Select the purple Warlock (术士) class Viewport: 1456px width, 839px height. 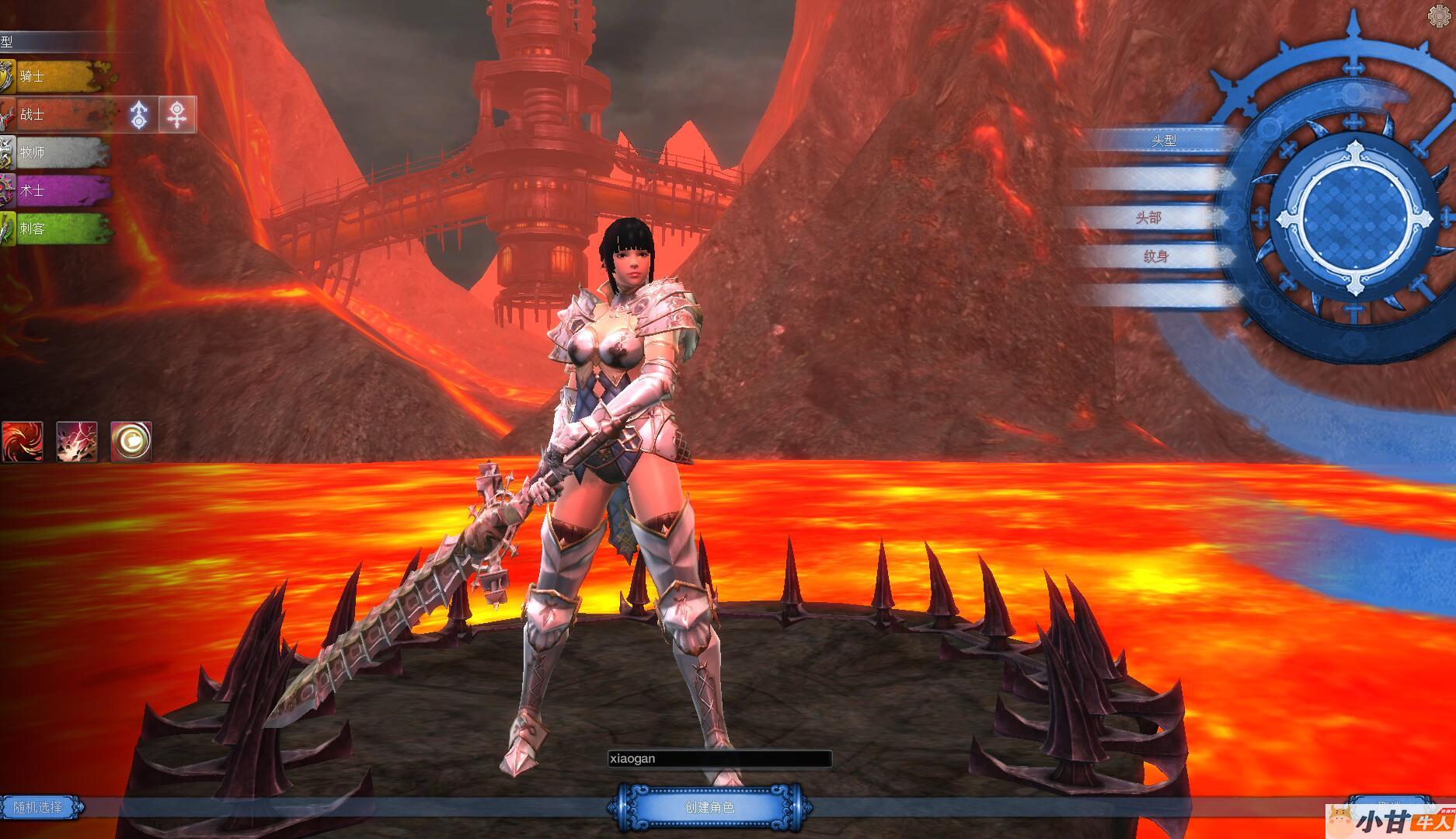[x=56, y=190]
